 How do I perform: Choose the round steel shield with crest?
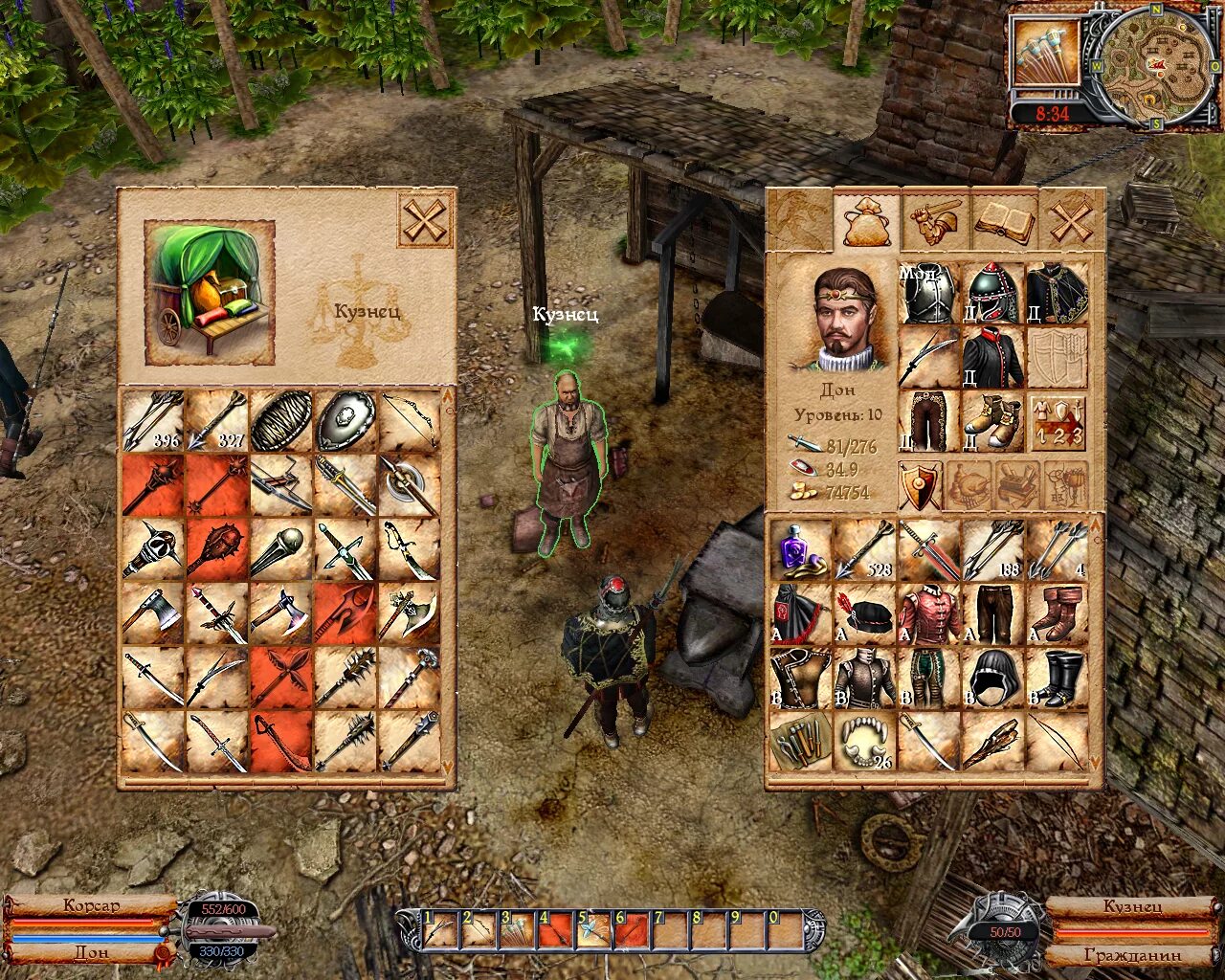coord(345,420)
